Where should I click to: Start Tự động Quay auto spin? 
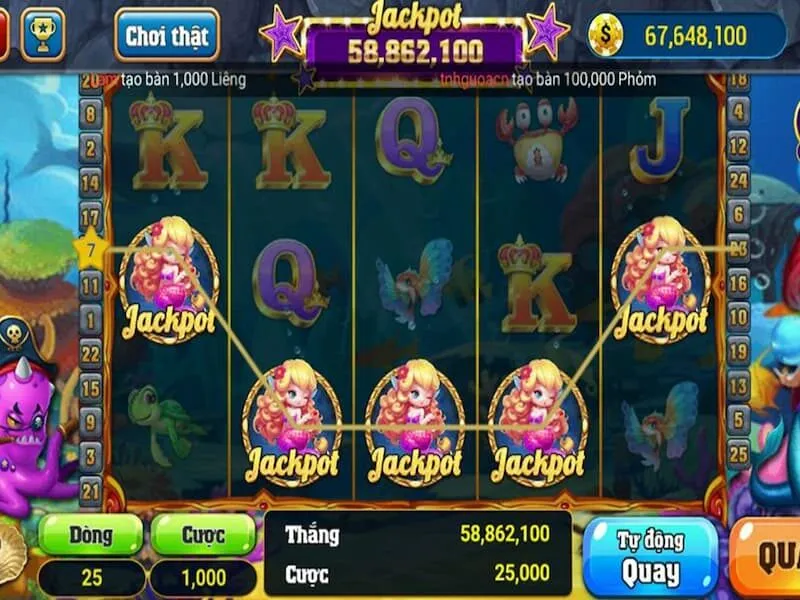click(x=651, y=557)
